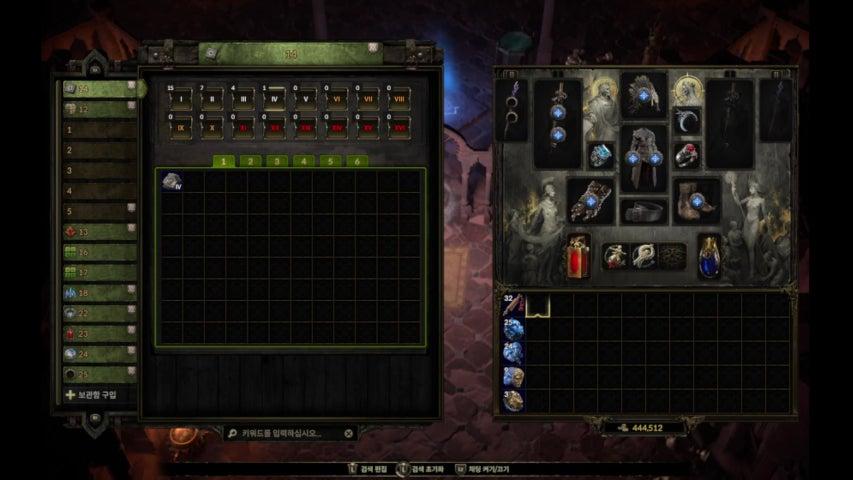Pick the Tier IV map item in stash
The width and height of the screenshot is (853, 480).
point(172,180)
